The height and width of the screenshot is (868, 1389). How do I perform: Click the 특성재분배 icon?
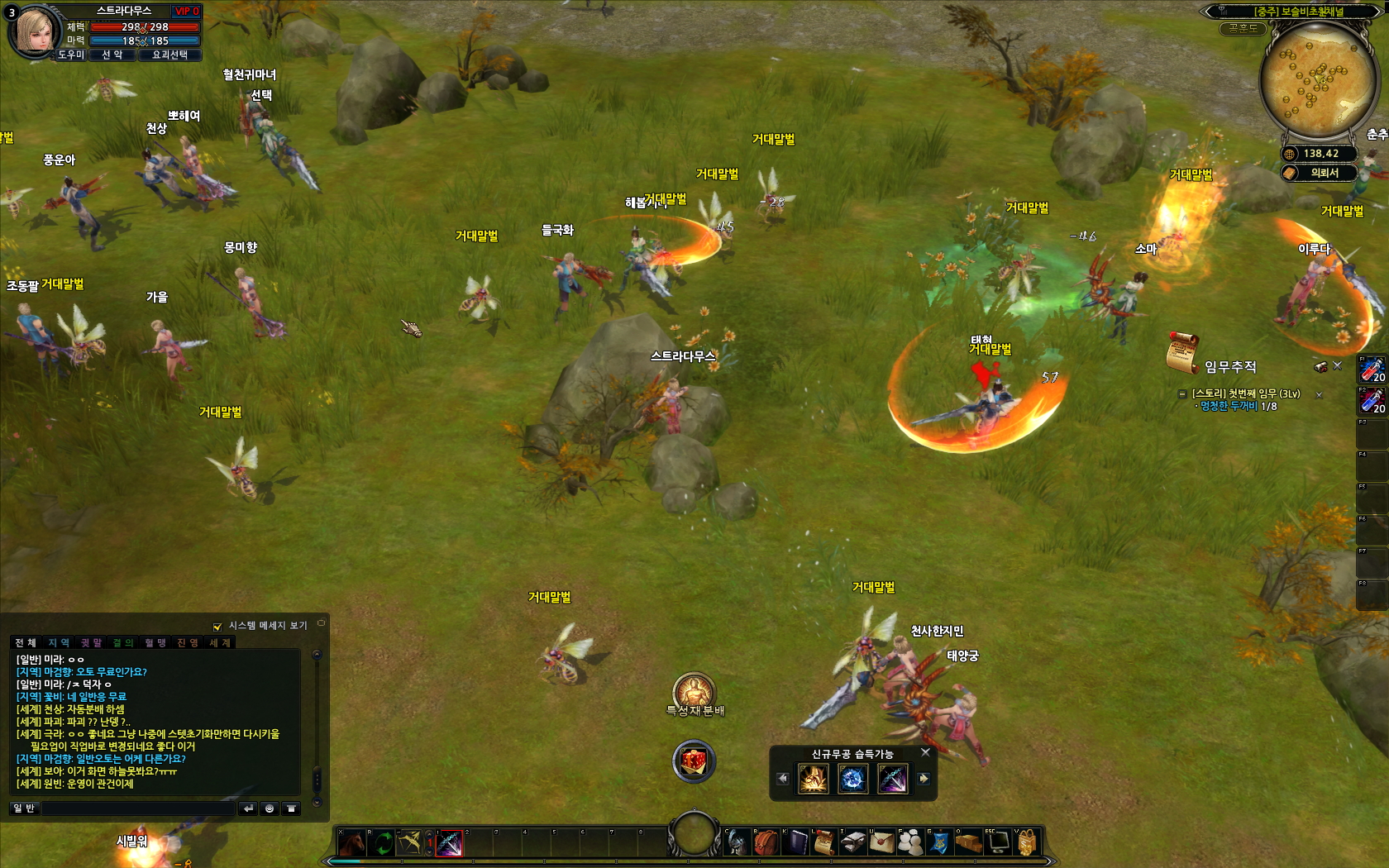point(694,692)
